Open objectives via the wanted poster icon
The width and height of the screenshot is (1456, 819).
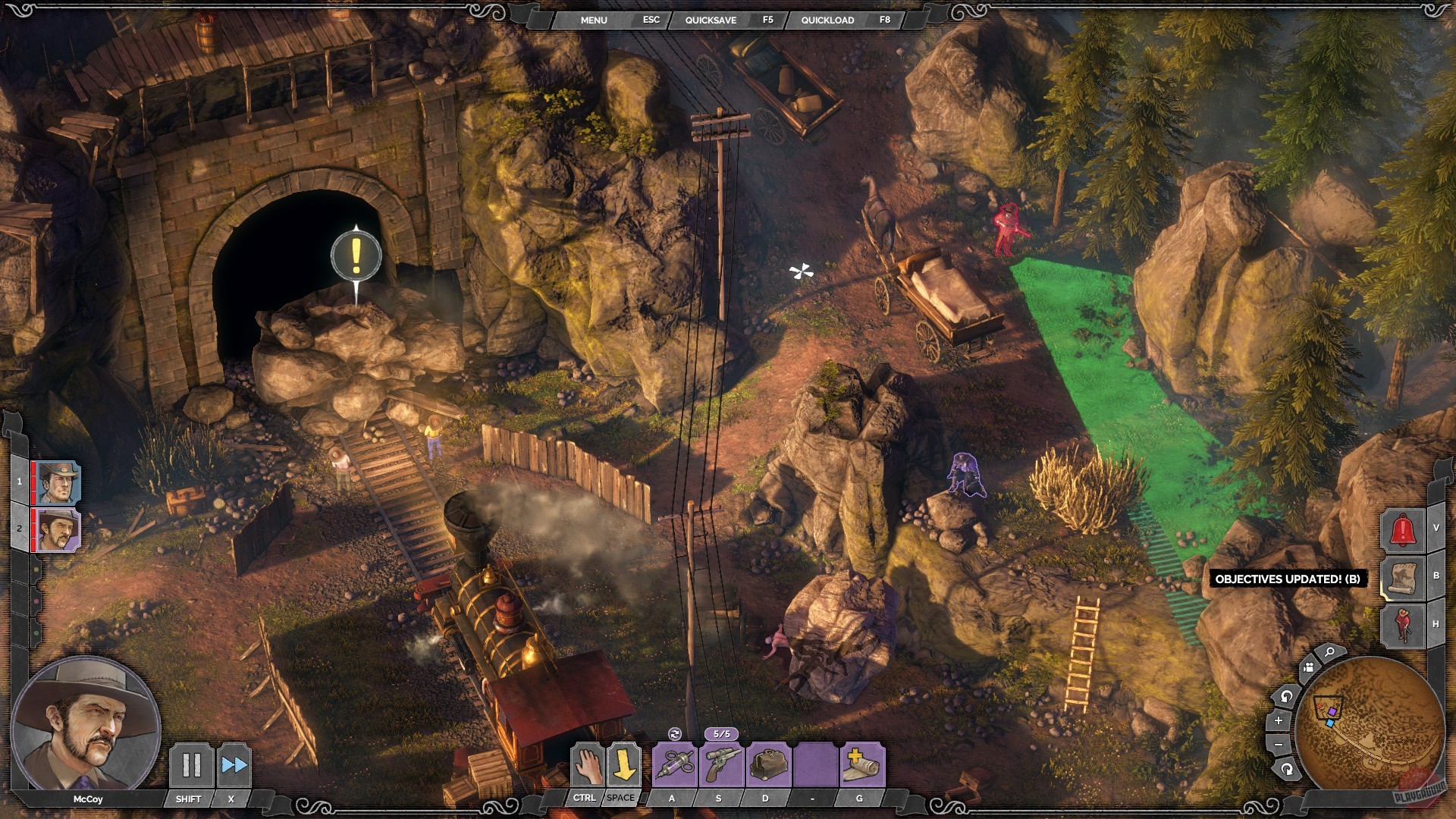pos(1403,578)
